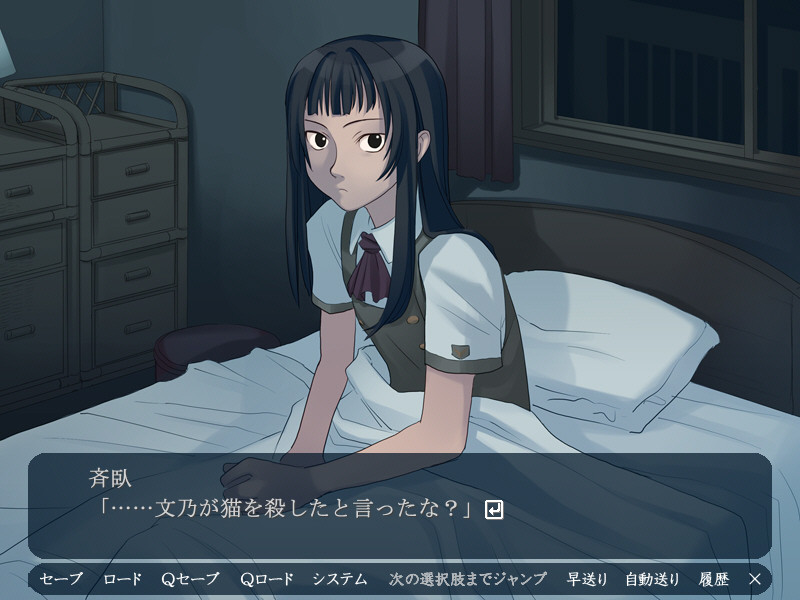
Task: Jump to next choice with 次の選択肢までジャンプ
Action: pyautogui.click(x=468, y=579)
